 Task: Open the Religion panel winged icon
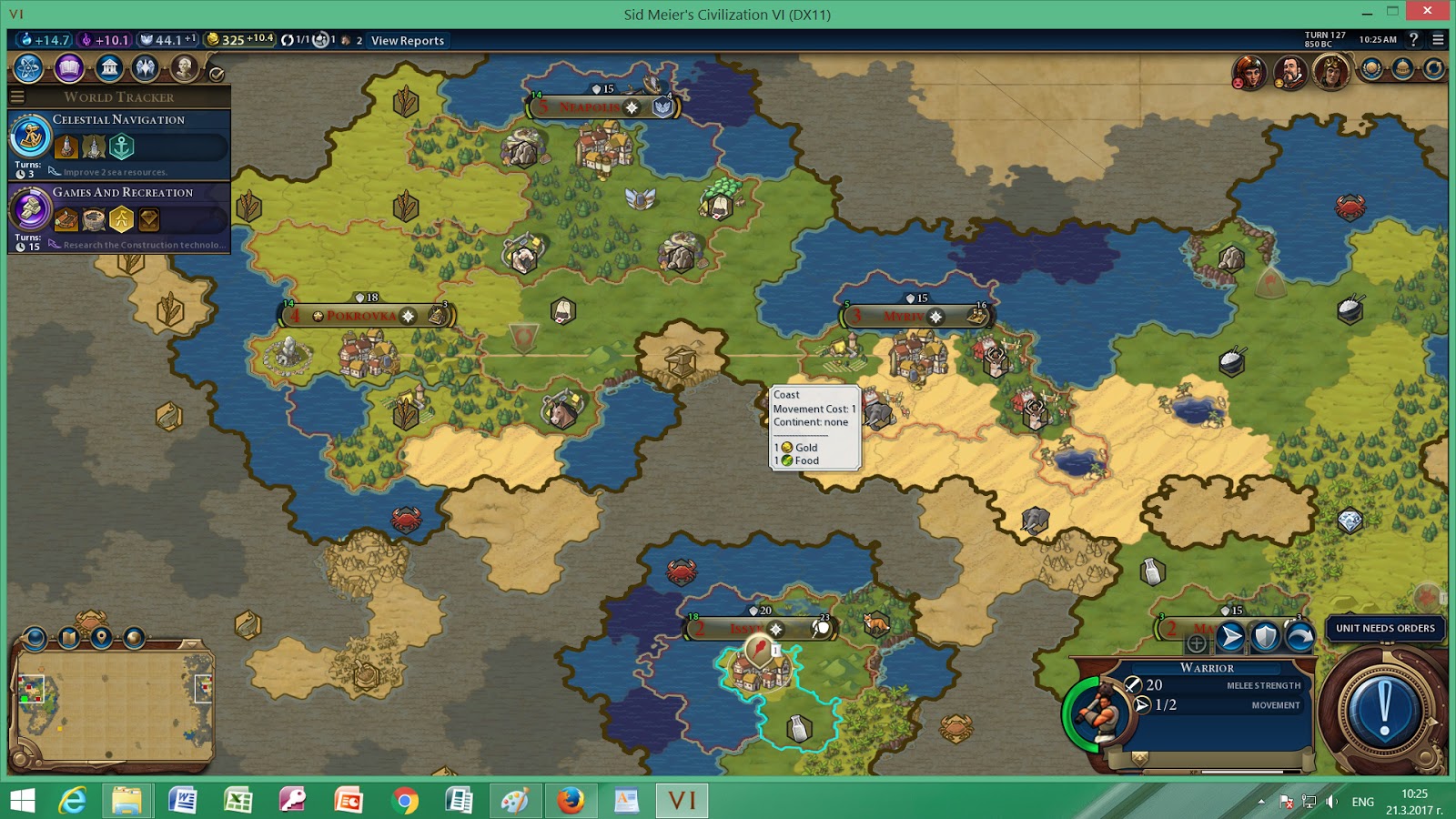pos(146,68)
